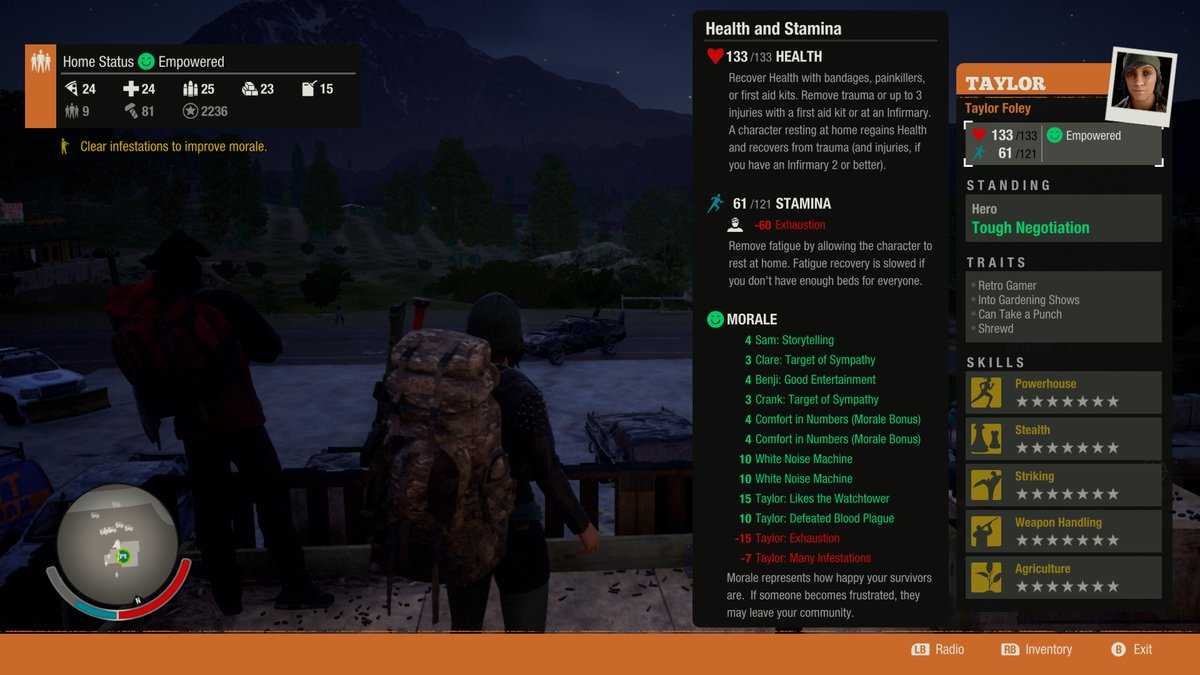Select Taylor's health and stamina box

click(1063, 144)
